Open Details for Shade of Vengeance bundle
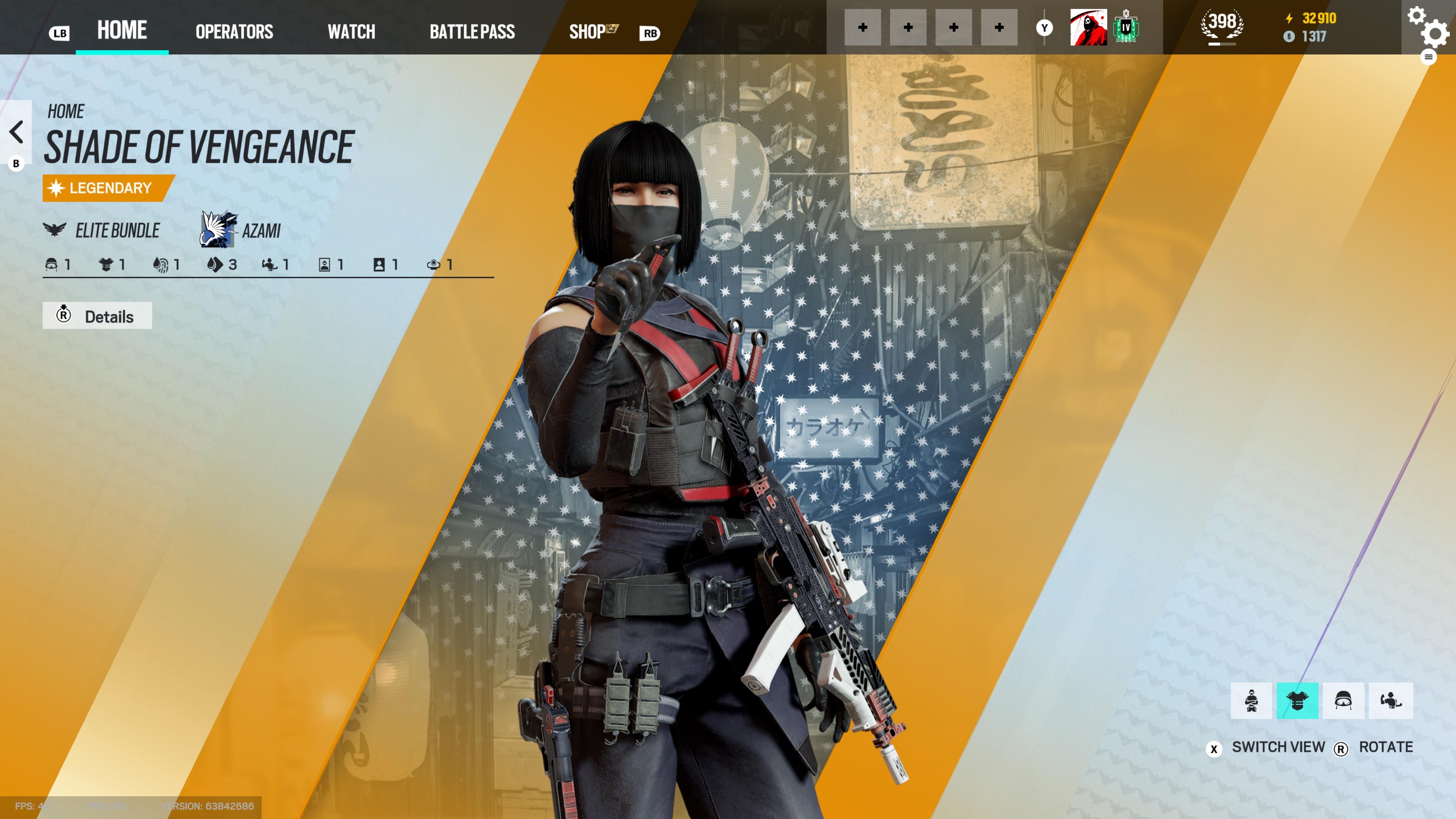The width and height of the screenshot is (1456, 819). click(97, 315)
